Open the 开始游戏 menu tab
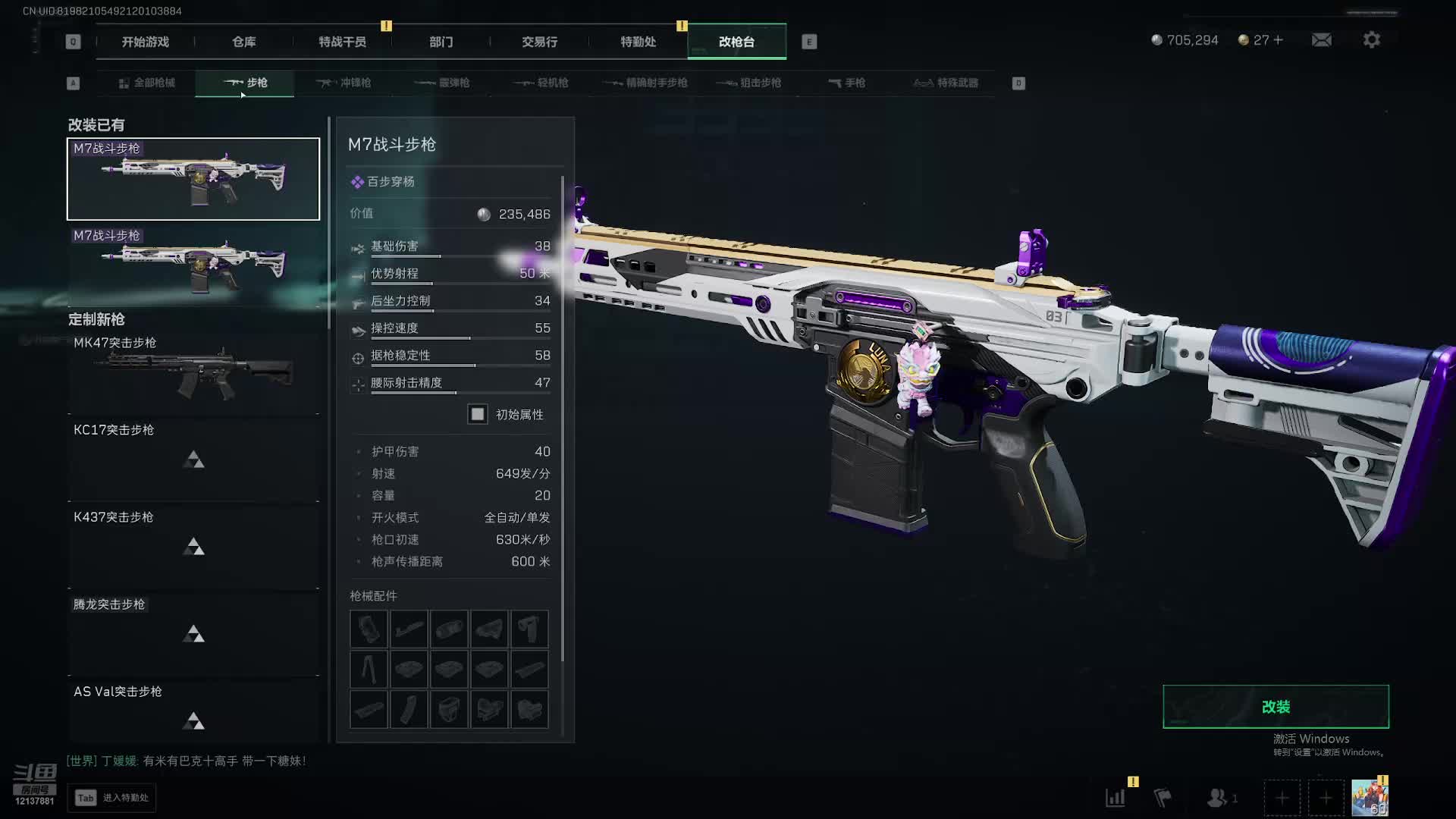Image resolution: width=1456 pixels, height=819 pixels. click(146, 42)
